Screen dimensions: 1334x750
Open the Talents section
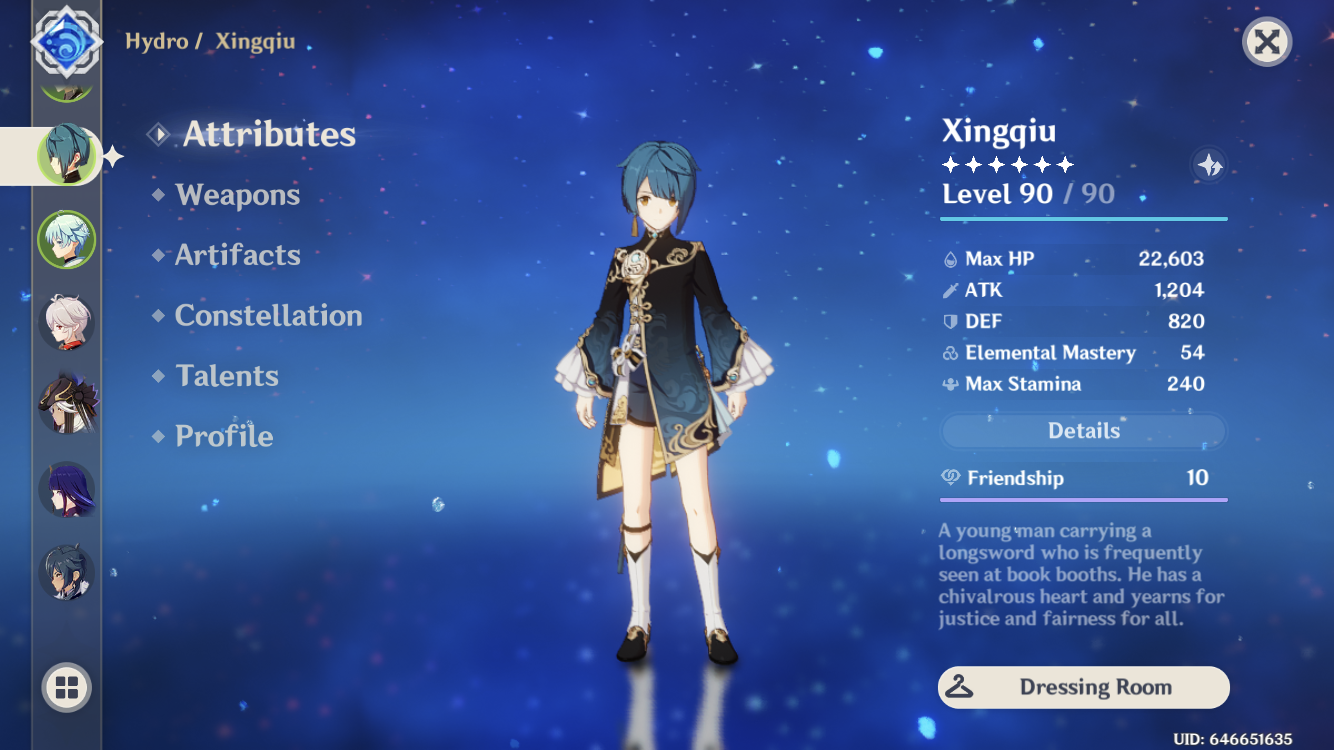[227, 375]
